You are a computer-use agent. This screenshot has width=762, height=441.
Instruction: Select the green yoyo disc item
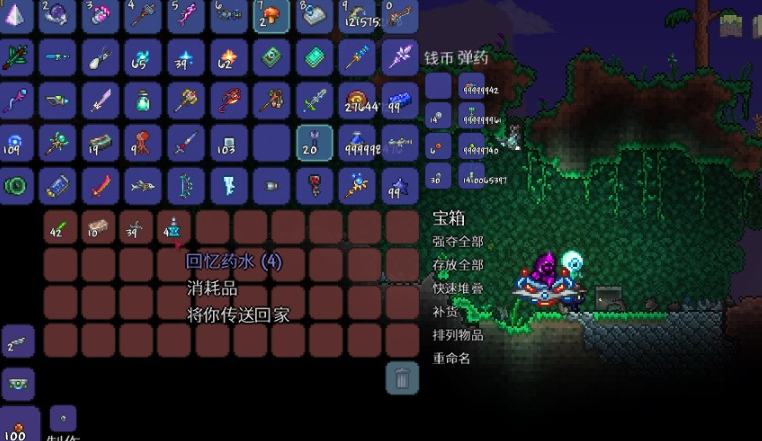click(x=15, y=186)
